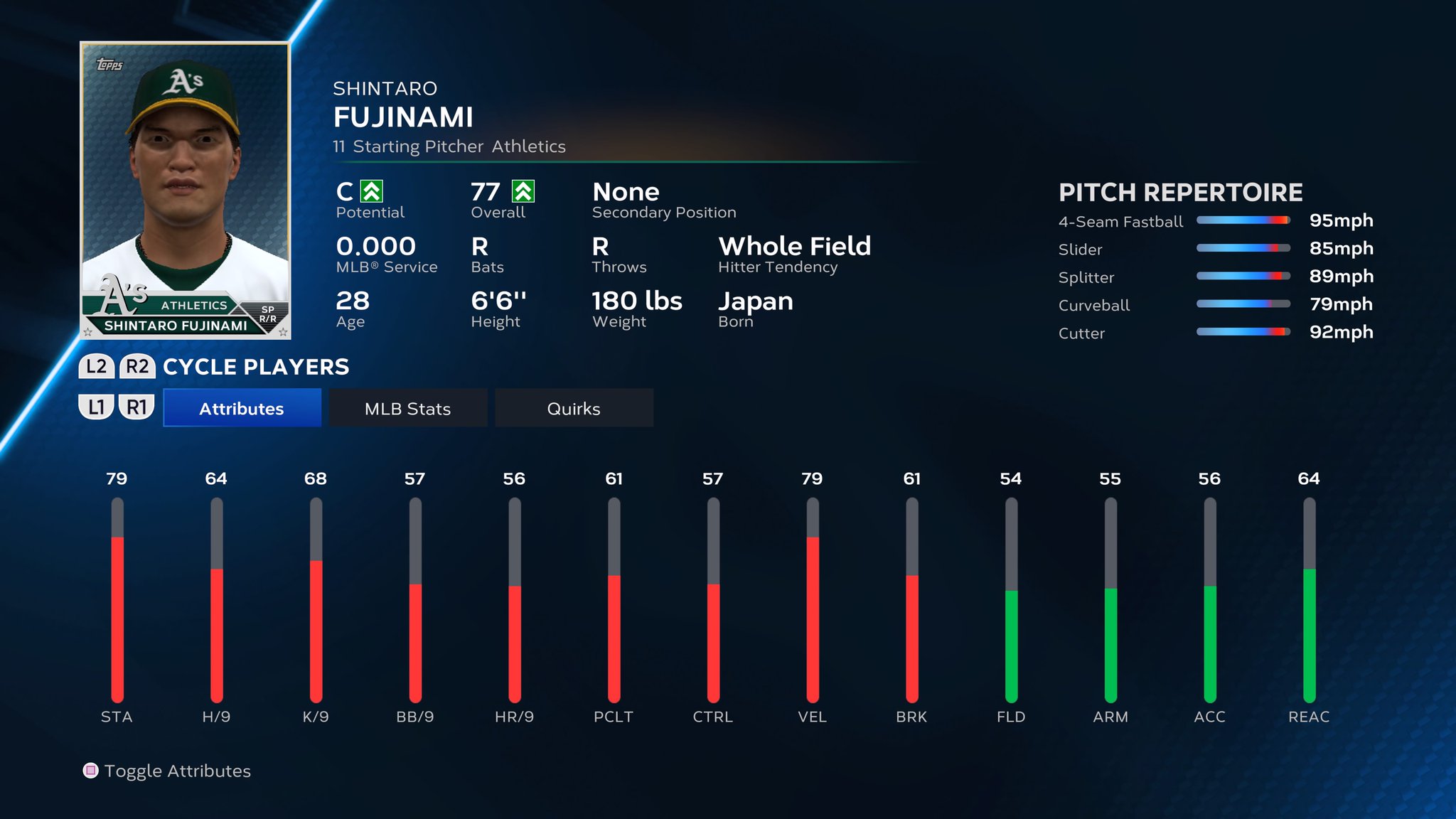The height and width of the screenshot is (819, 1456).
Task: Click the R1 button prompt icon
Action: (138, 408)
